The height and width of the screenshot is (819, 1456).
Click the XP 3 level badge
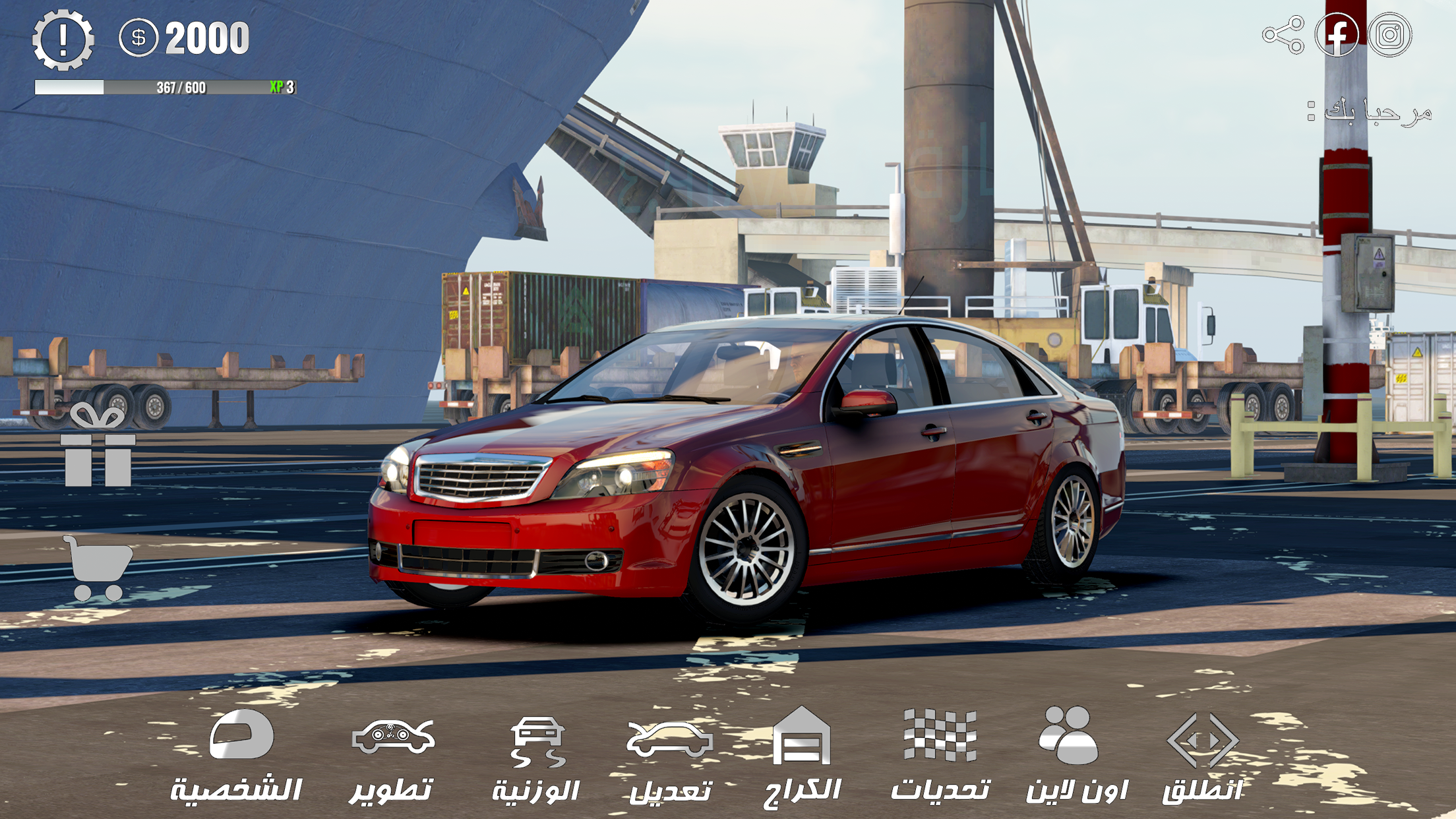coord(281,87)
